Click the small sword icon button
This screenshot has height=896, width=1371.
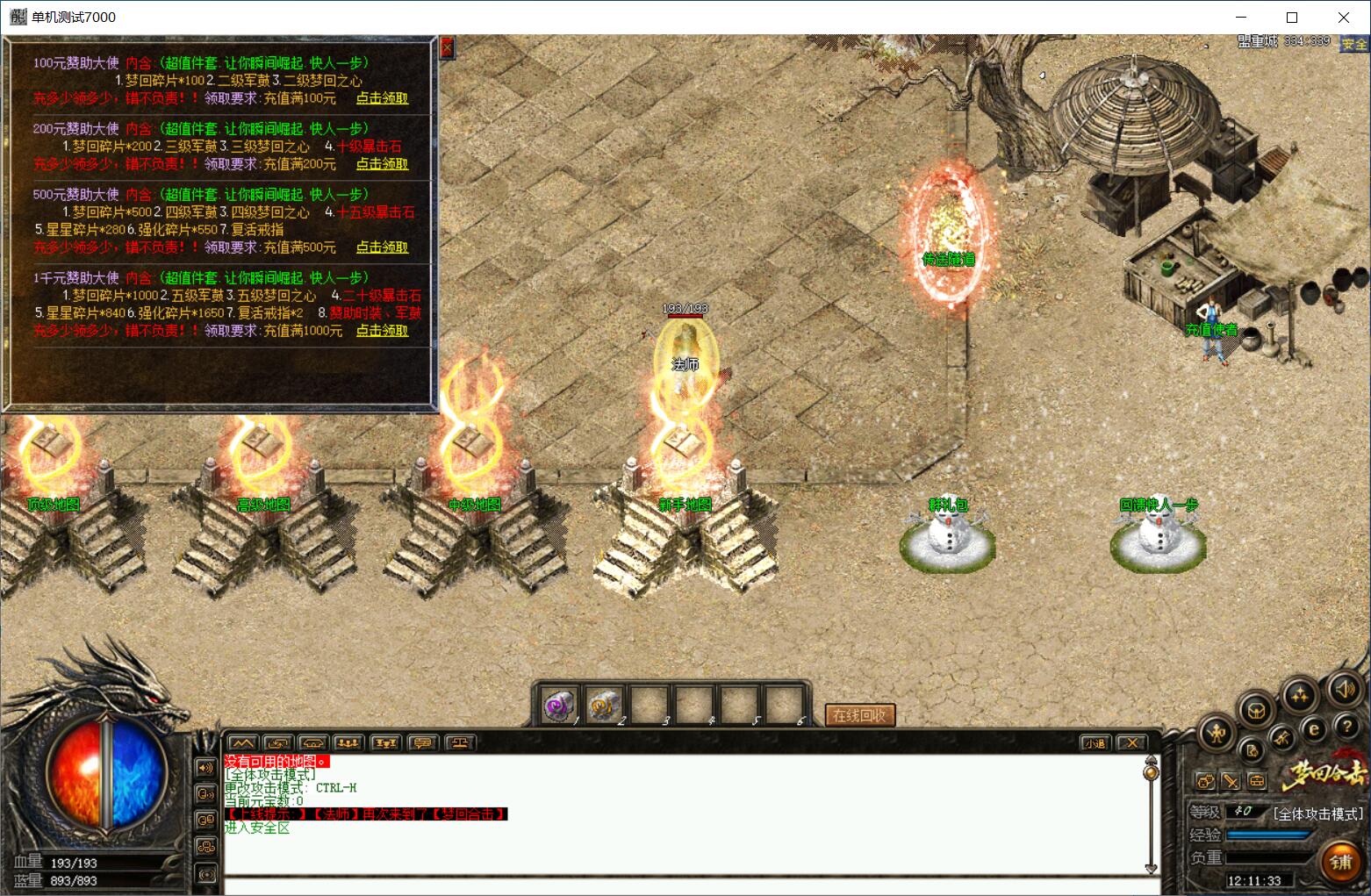point(1231,780)
